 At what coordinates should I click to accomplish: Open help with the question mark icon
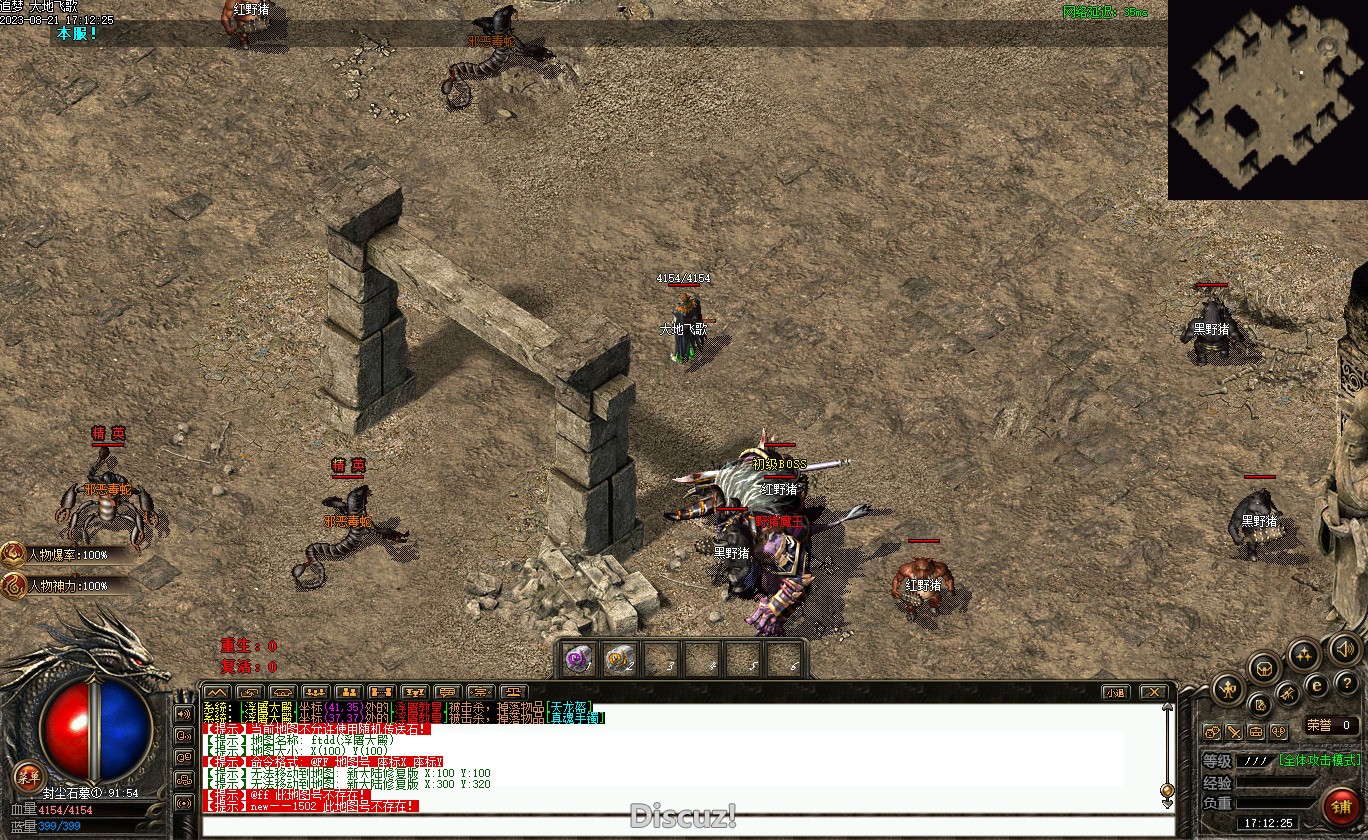[x=1346, y=683]
